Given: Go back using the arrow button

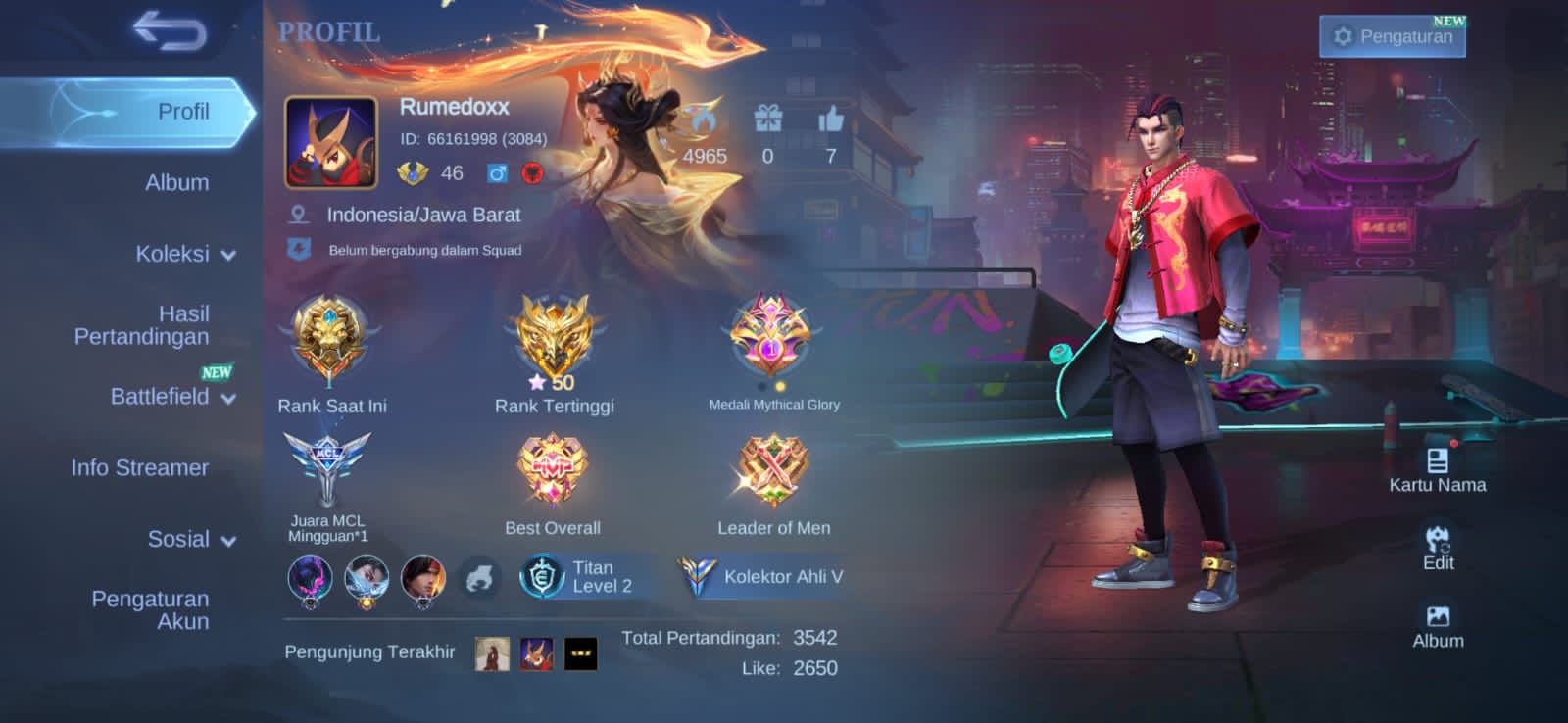Looking at the screenshot, I should click(x=170, y=30).
